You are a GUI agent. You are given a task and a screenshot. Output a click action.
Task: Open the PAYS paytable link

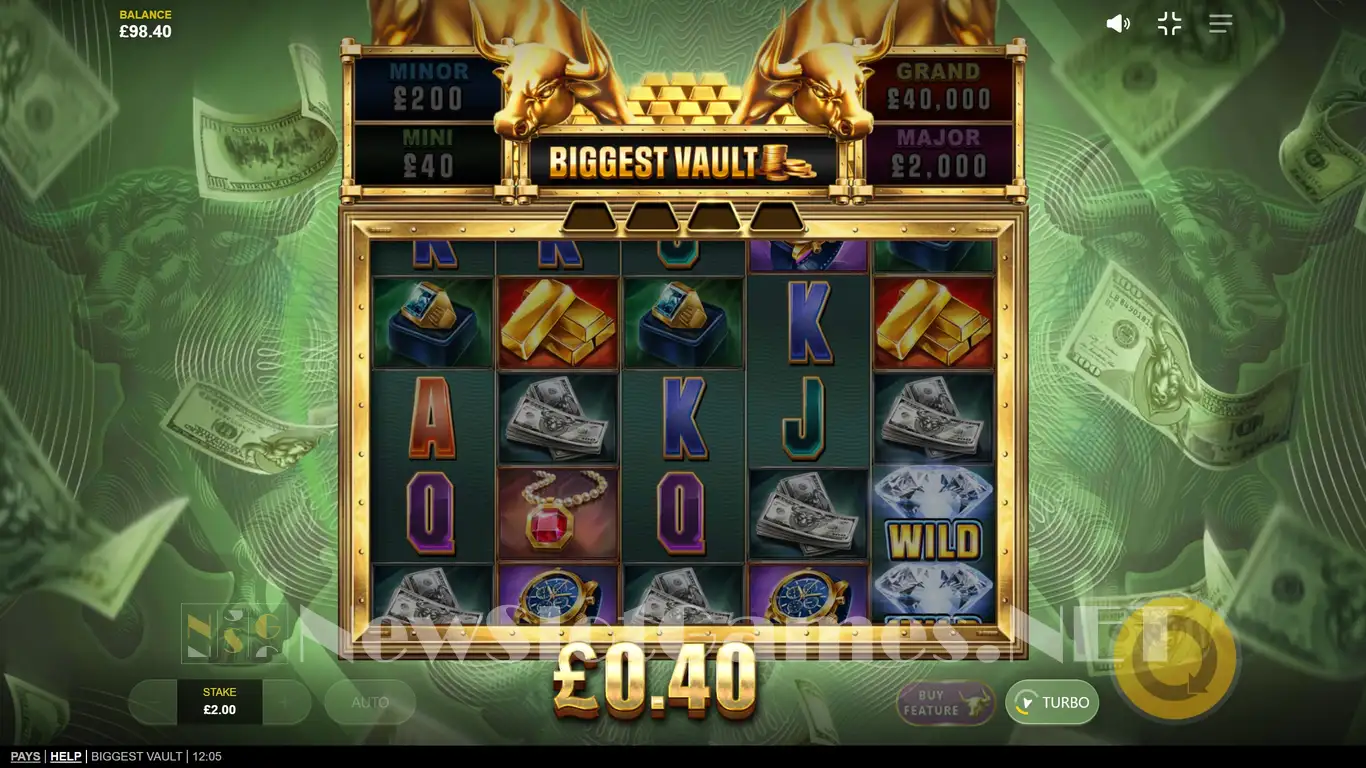25,757
